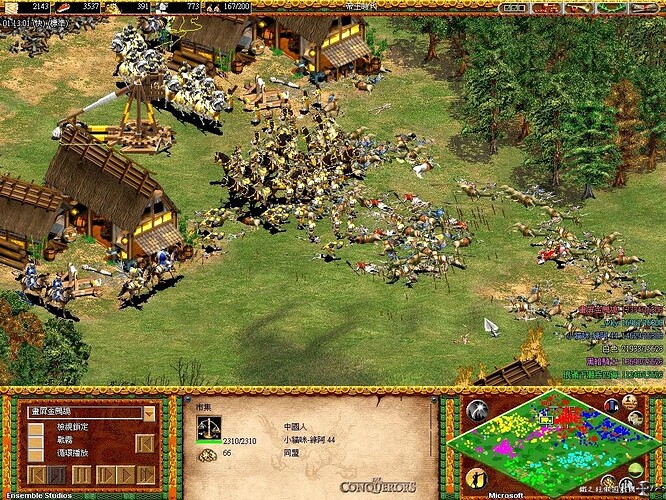Click the fast-forward replay button
The image size is (666, 500).
145,474
